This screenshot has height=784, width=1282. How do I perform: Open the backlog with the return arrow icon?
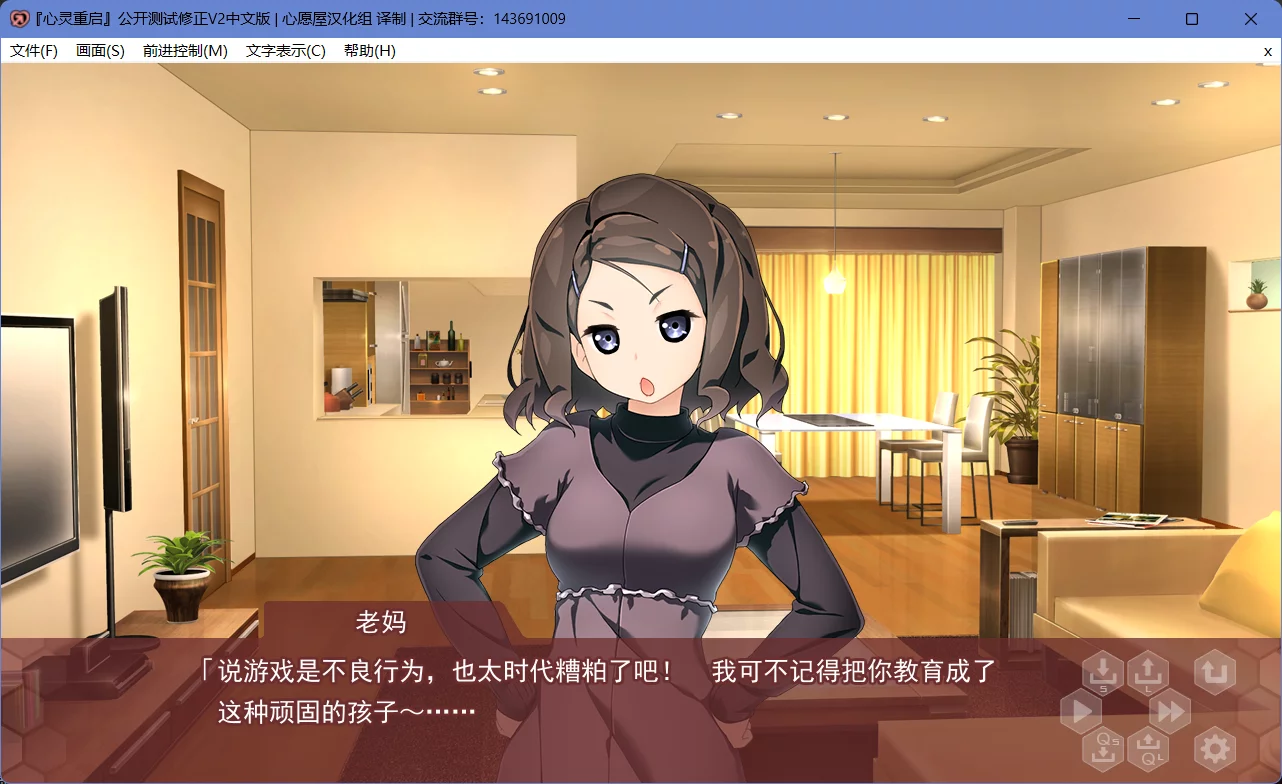tap(1215, 671)
